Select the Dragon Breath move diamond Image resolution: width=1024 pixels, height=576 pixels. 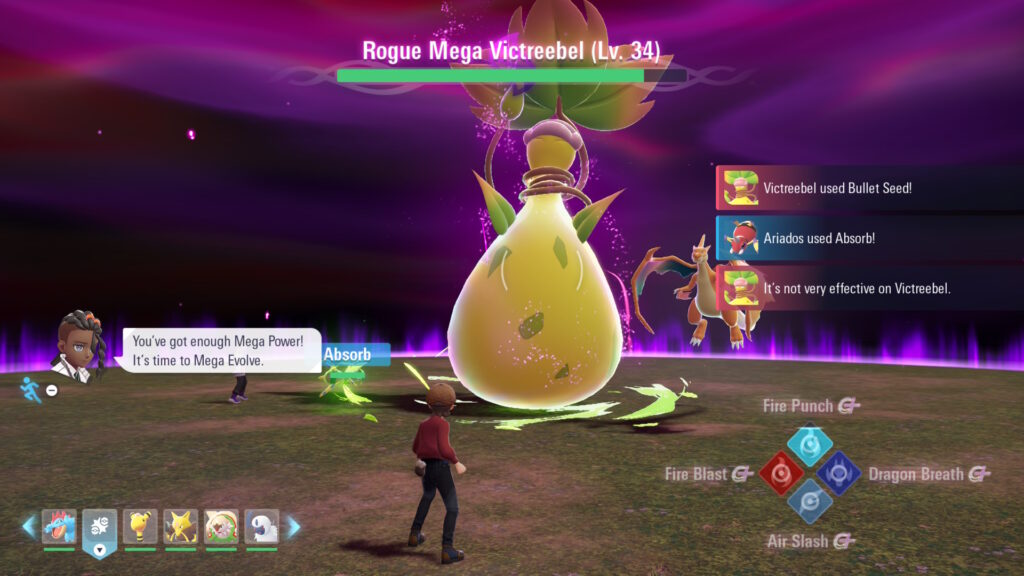(x=838, y=473)
